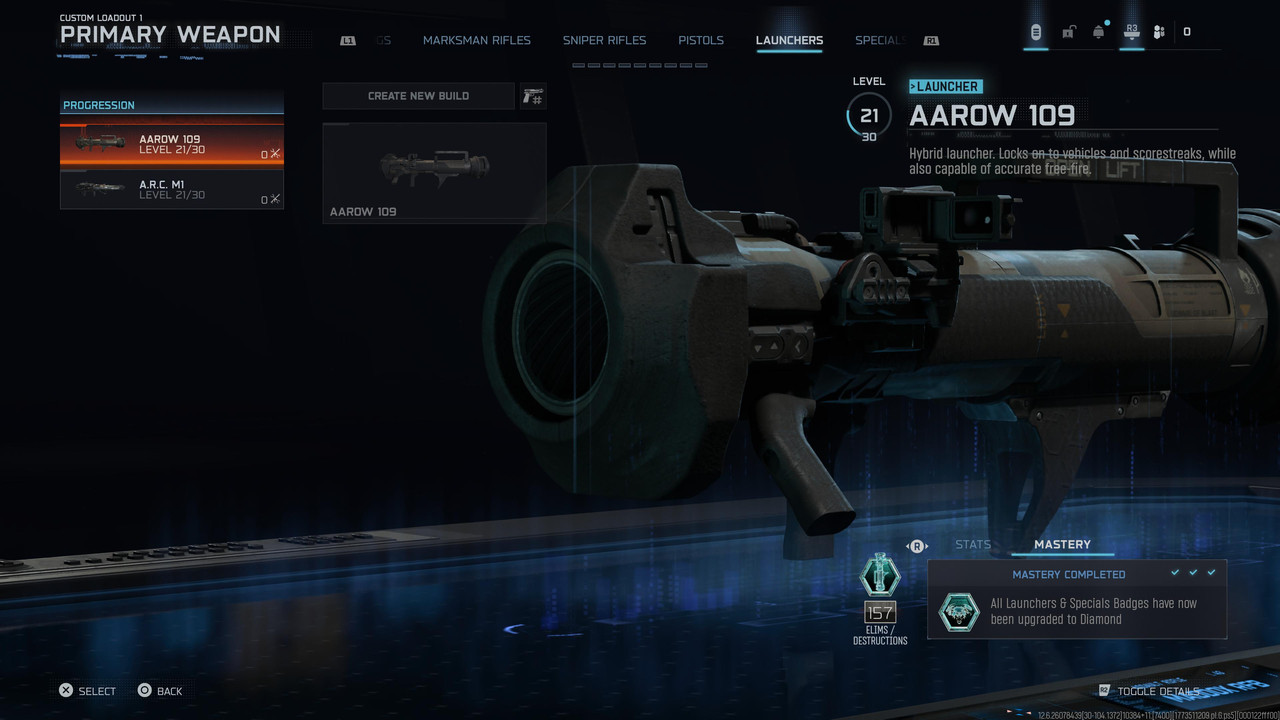The image size is (1280, 720).
Task: Click the Create New Build button
Action: click(418, 96)
